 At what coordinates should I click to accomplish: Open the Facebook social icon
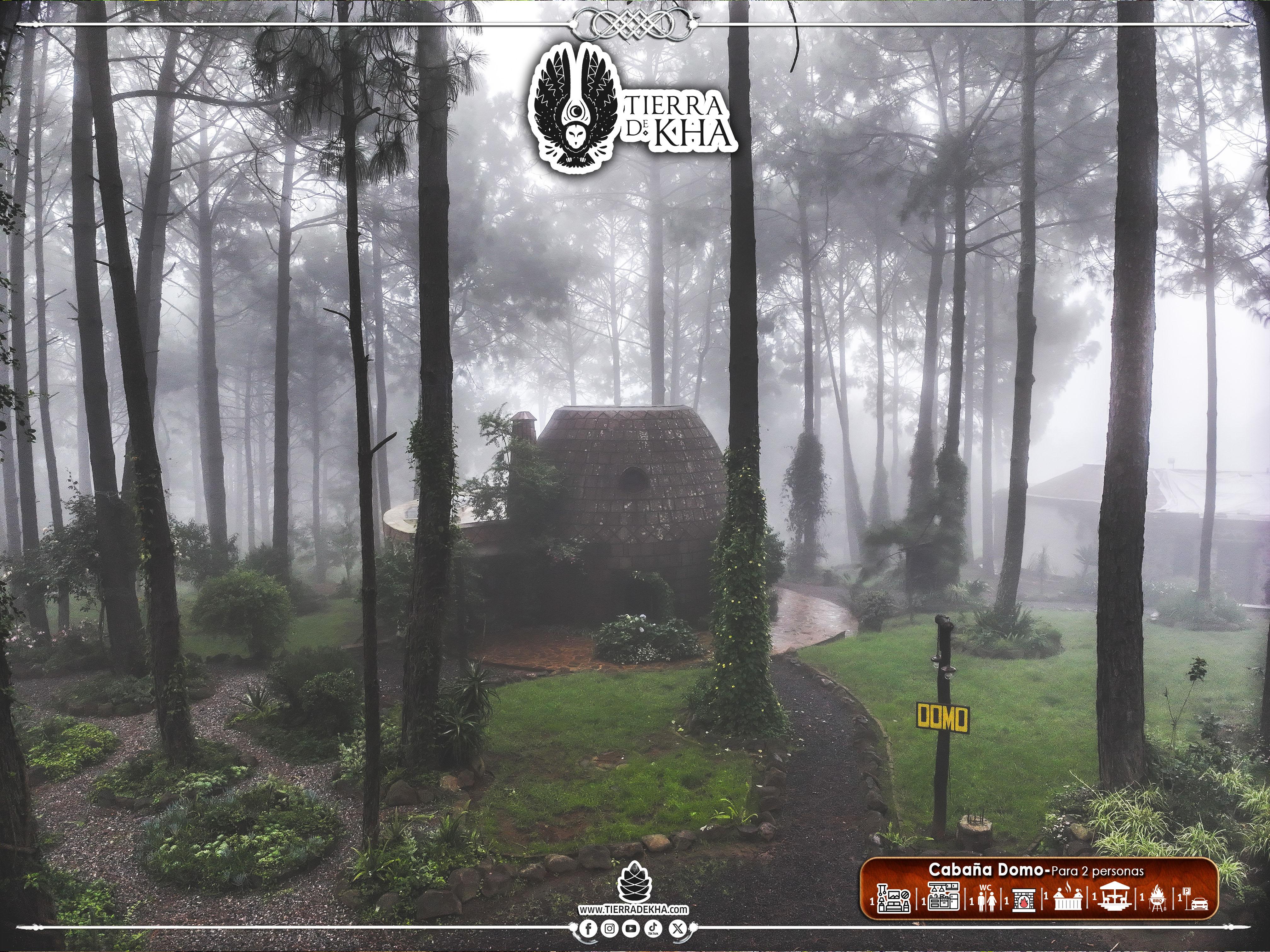point(588,928)
